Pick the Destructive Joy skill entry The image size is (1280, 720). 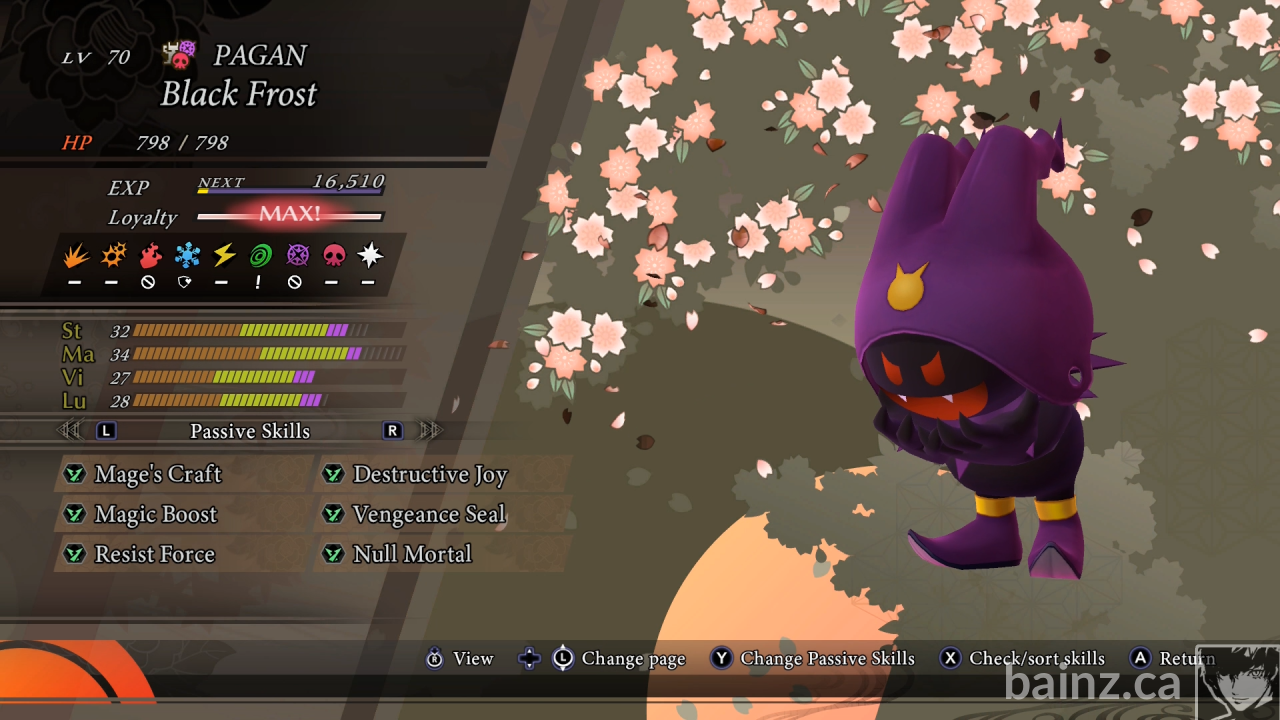(x=429, y=474)
